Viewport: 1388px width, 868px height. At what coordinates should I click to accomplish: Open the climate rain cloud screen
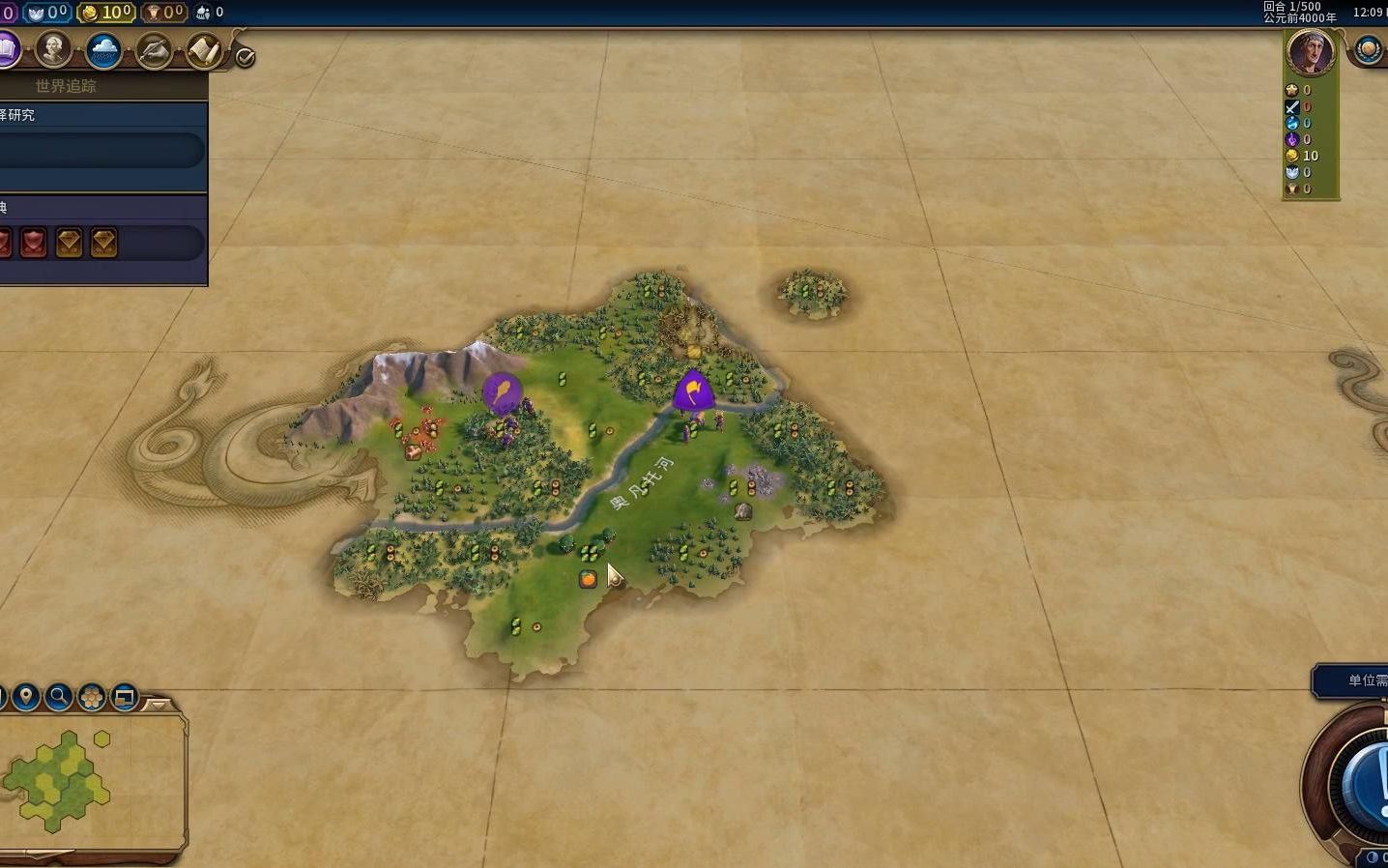pyautogui.click(x=103, y=50)
